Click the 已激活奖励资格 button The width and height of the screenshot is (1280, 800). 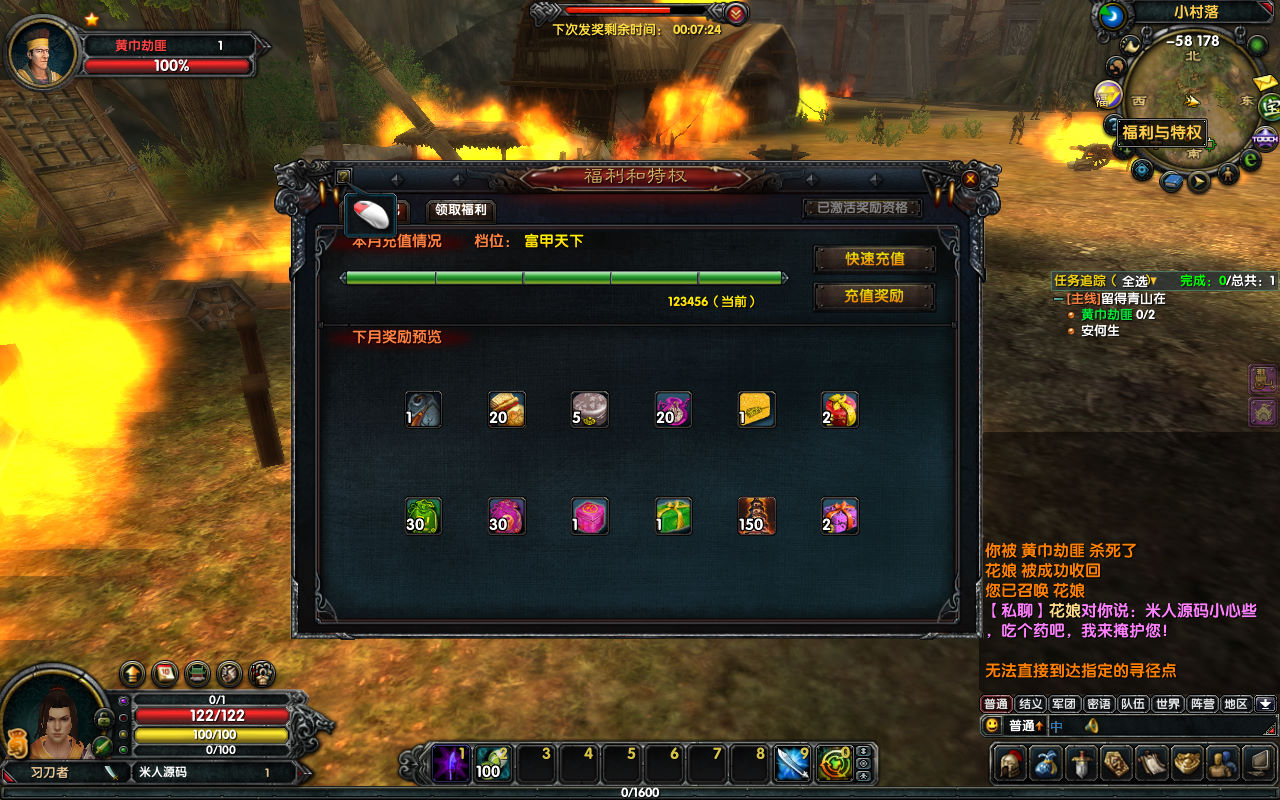[x=862, y=208]
